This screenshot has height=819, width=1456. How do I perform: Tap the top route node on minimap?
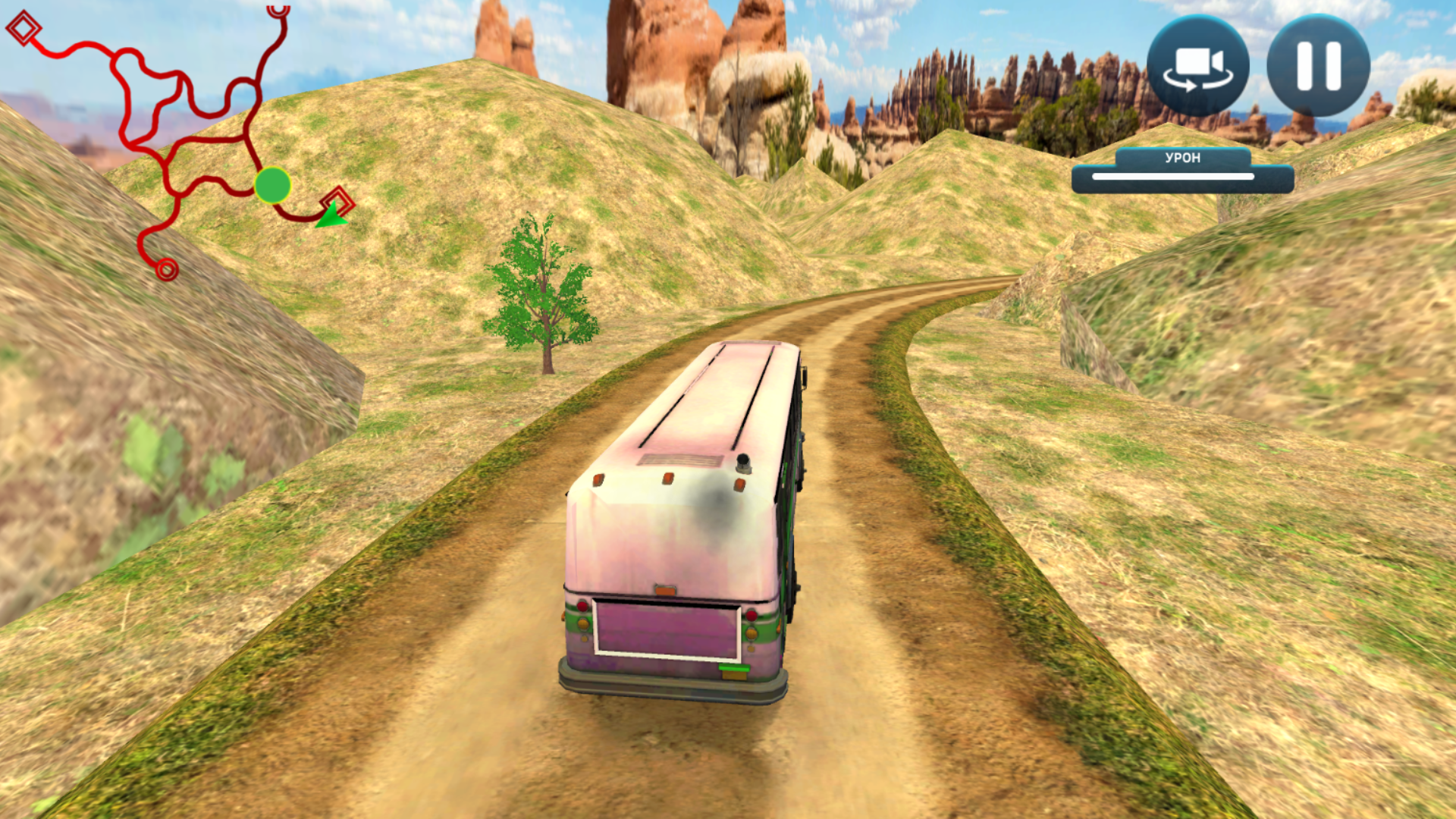click(278, 11)
